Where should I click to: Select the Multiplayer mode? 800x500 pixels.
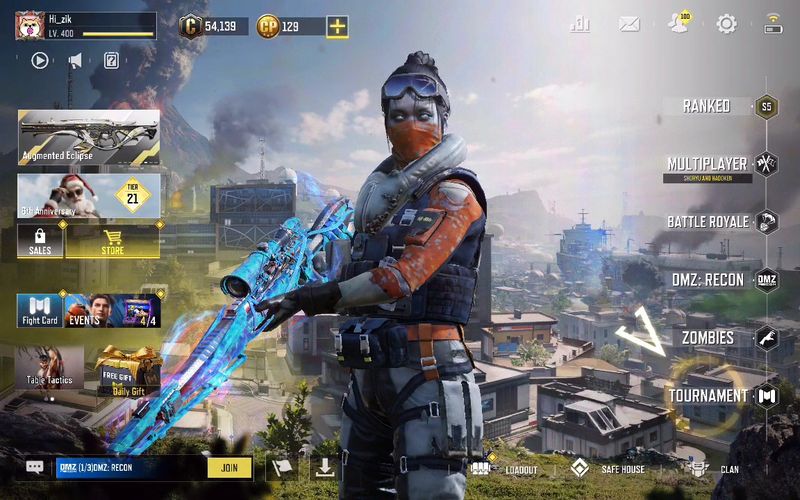(x=708, y=164)
